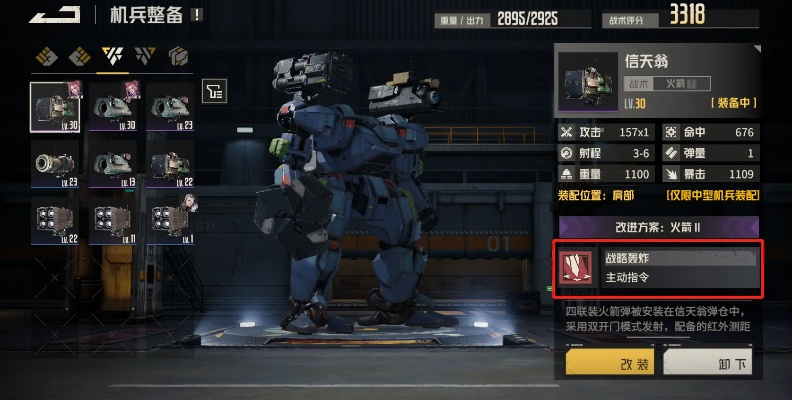Open the 战略轰炸 skill entry

pos(658,267)
